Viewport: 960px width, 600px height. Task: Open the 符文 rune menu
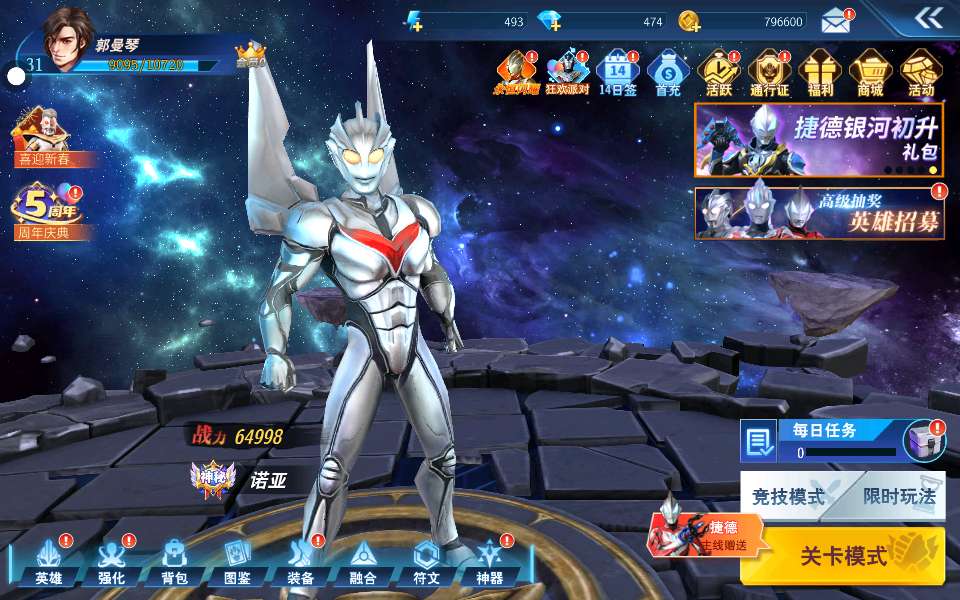(426, 564)
